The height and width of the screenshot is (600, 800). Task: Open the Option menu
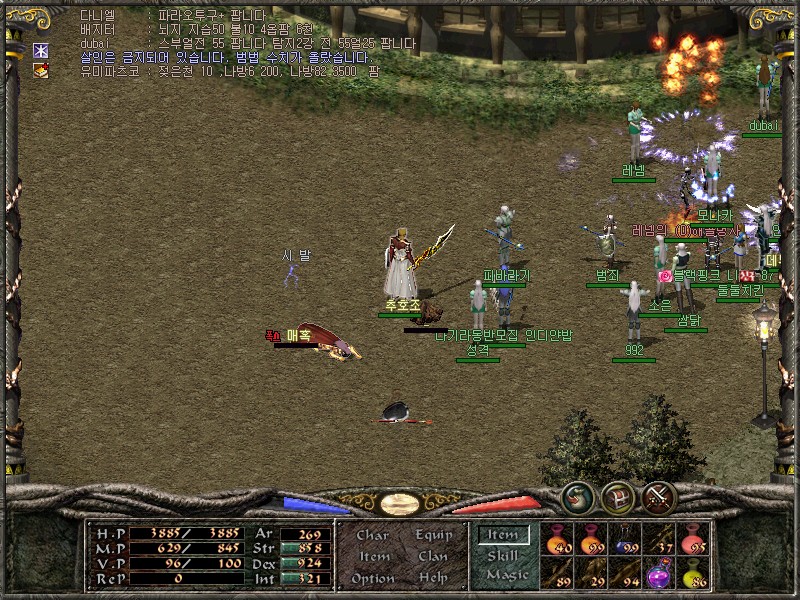click(x=372, y=578)
